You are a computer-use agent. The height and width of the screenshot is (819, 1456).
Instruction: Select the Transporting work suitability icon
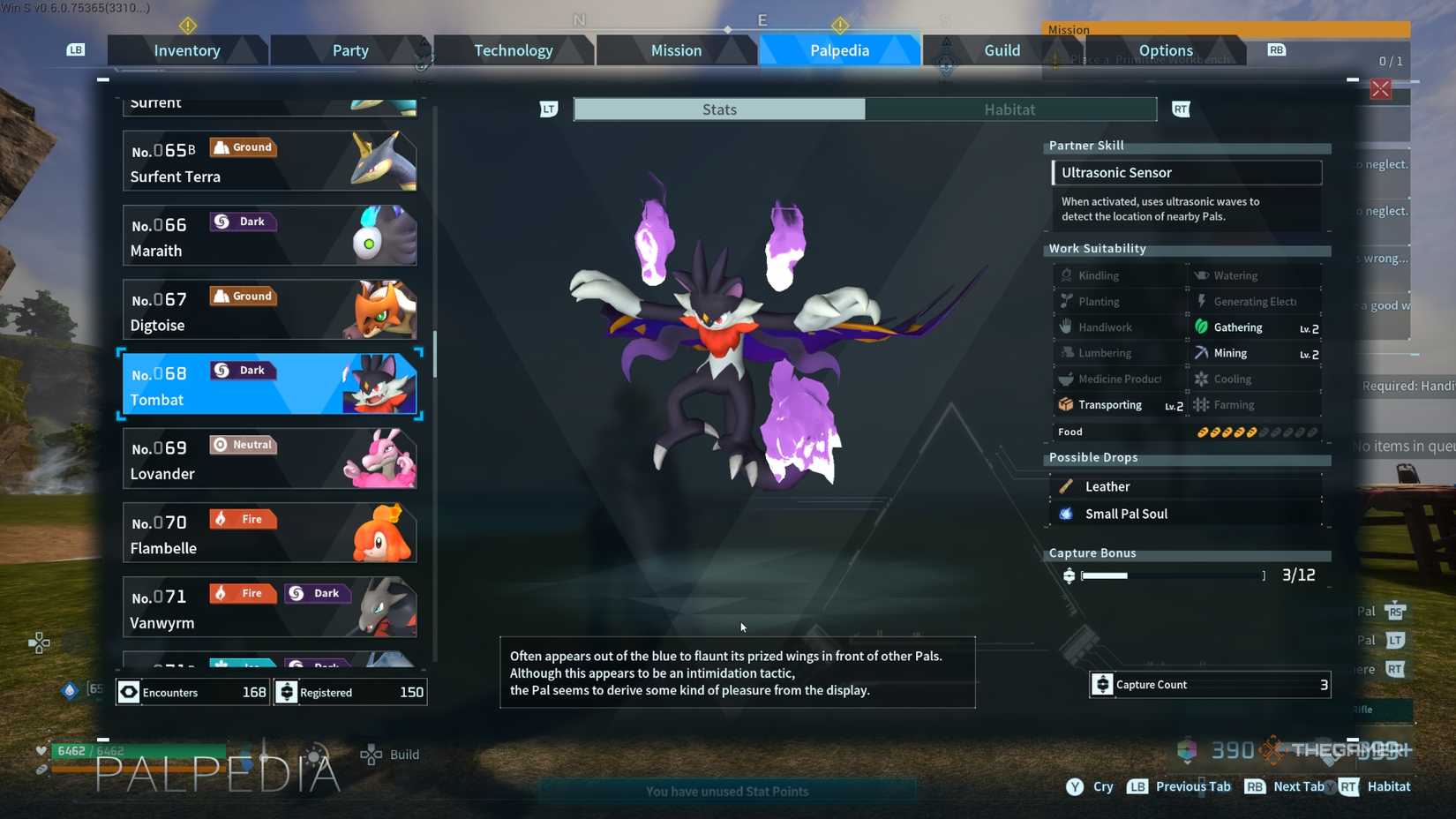click(x=1067, y=404)
